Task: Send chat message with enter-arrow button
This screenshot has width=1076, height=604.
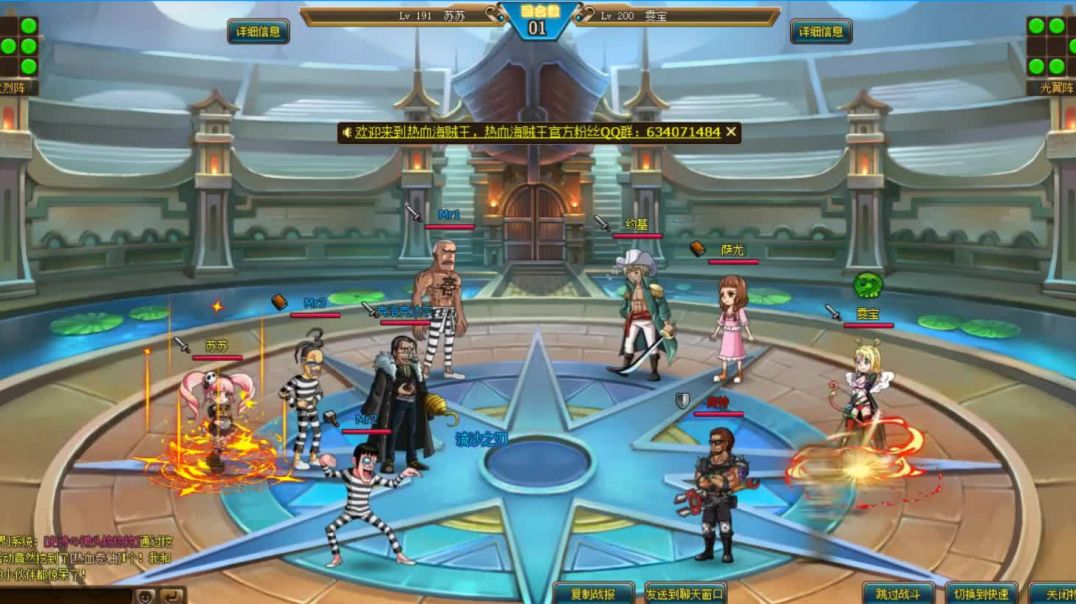Action: (173, 595)
